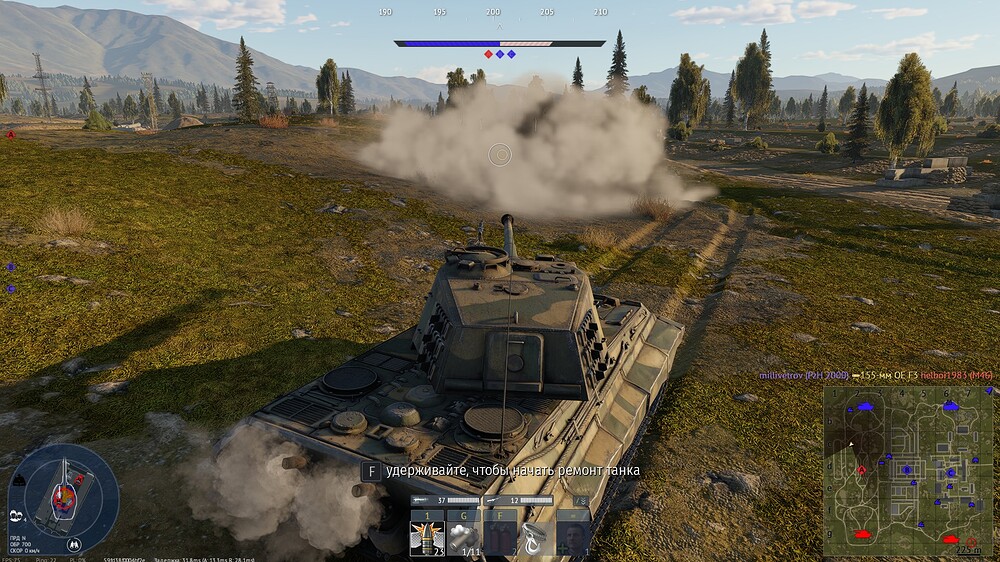Click capture point A on the minimap
This screenshot has height=562, width=1000.
862,469
